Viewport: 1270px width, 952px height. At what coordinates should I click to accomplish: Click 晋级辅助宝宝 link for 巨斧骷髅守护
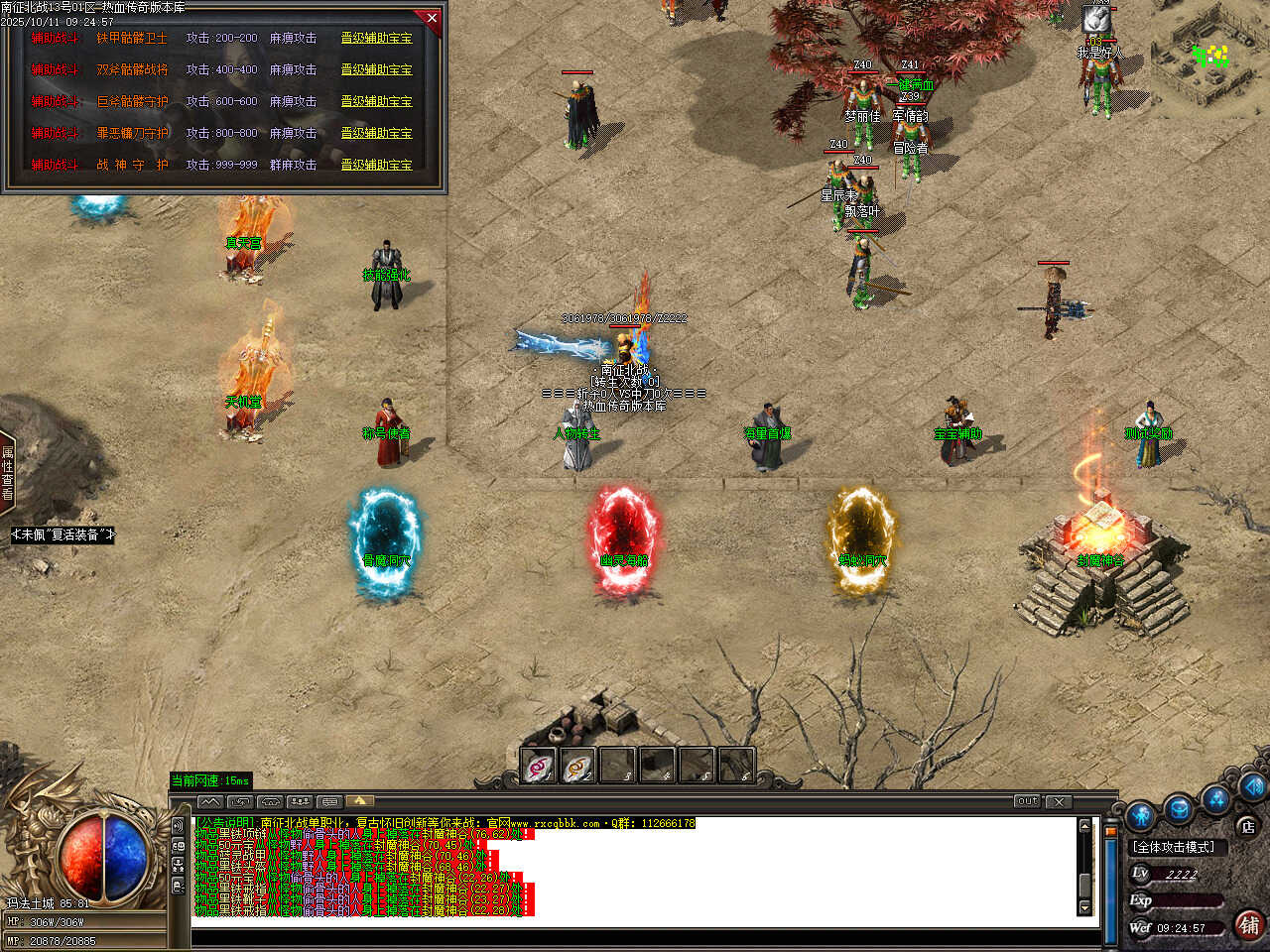[376, 101]
